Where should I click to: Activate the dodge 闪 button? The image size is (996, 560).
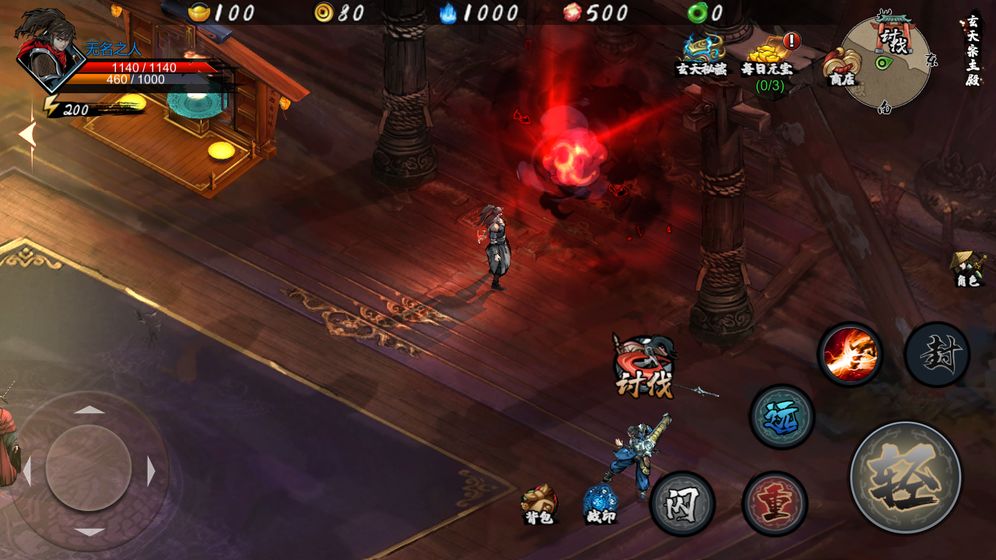[682, 502]
